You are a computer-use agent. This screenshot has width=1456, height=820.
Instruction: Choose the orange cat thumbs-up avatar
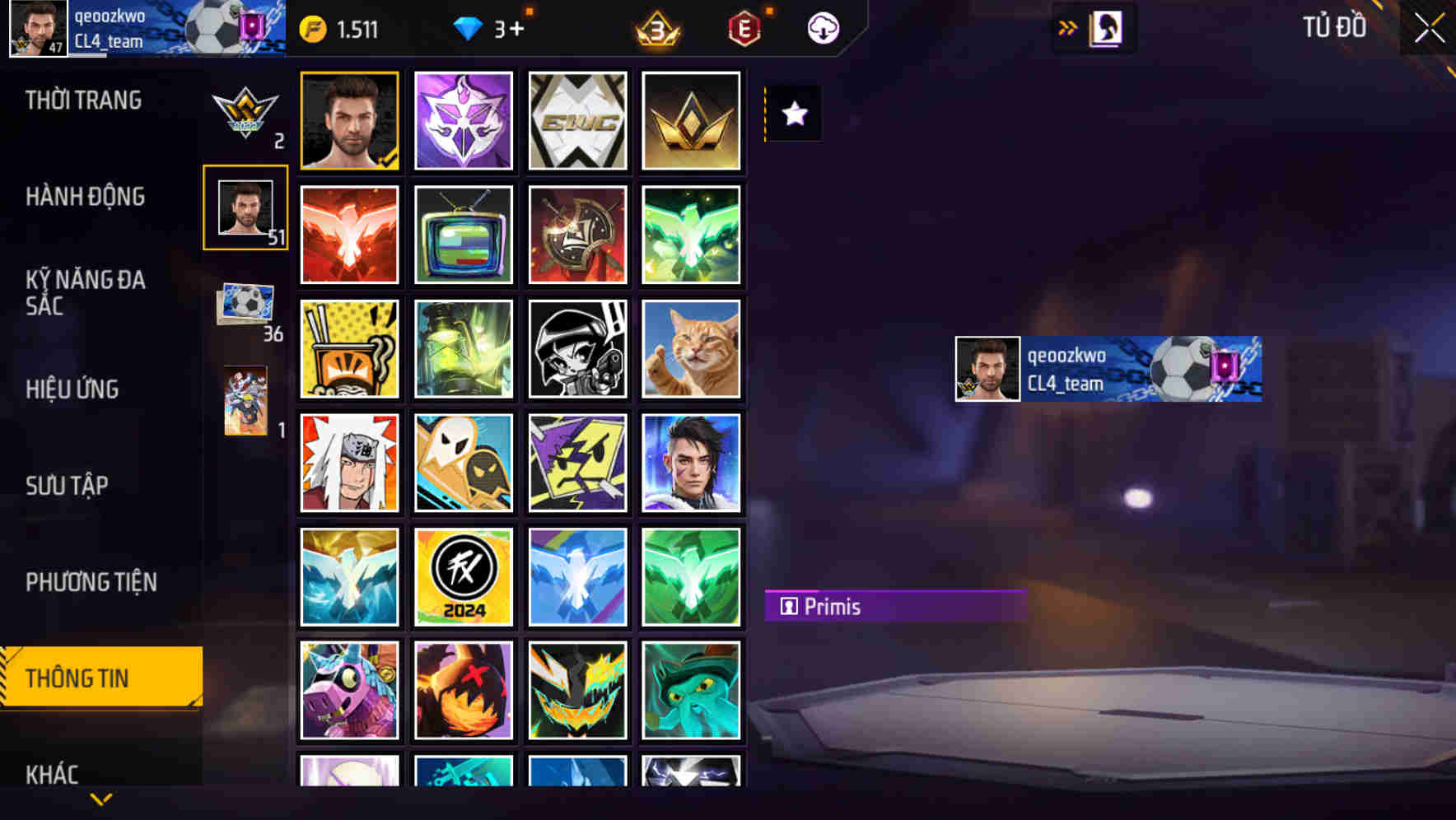(692, 349)
